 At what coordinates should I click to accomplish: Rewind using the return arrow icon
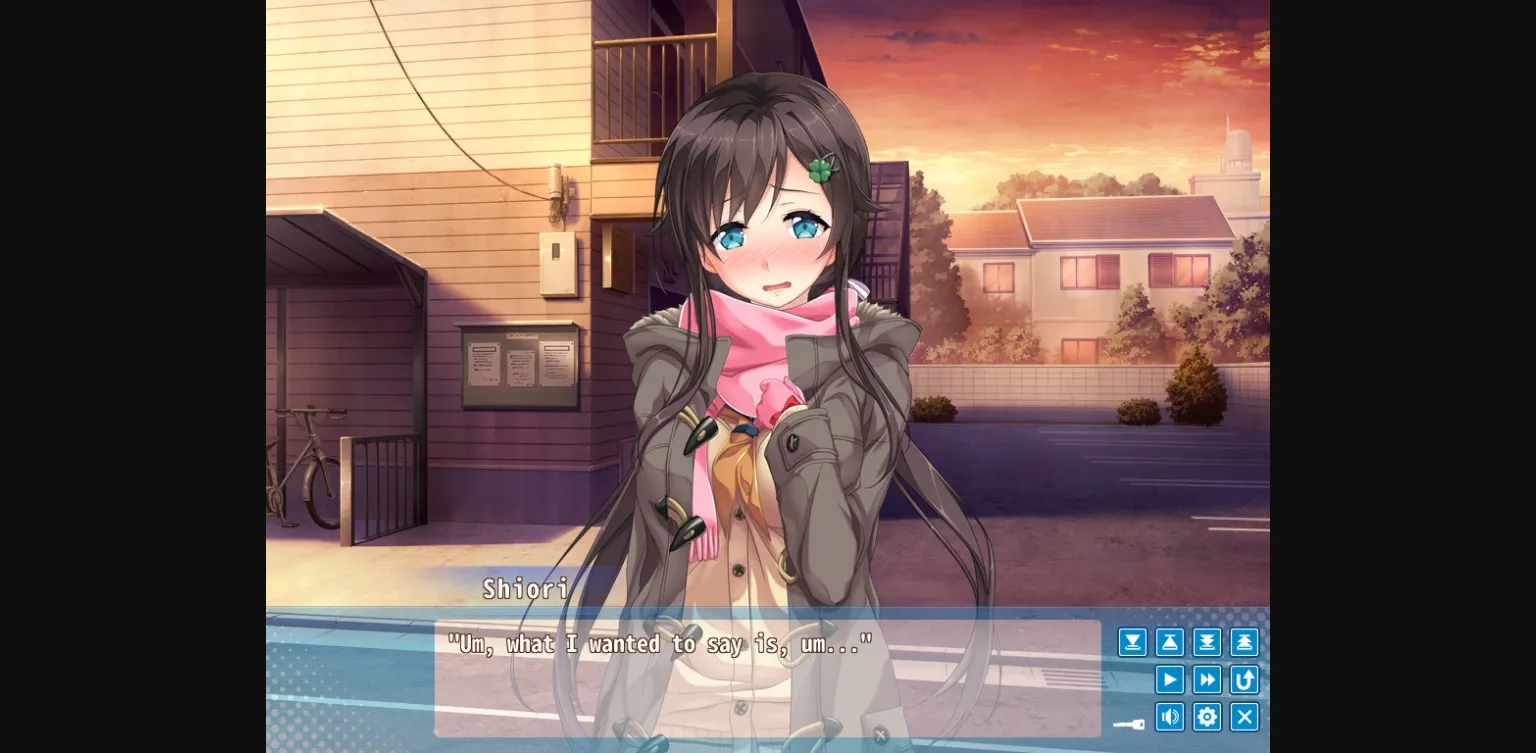tap(1243, 679)
